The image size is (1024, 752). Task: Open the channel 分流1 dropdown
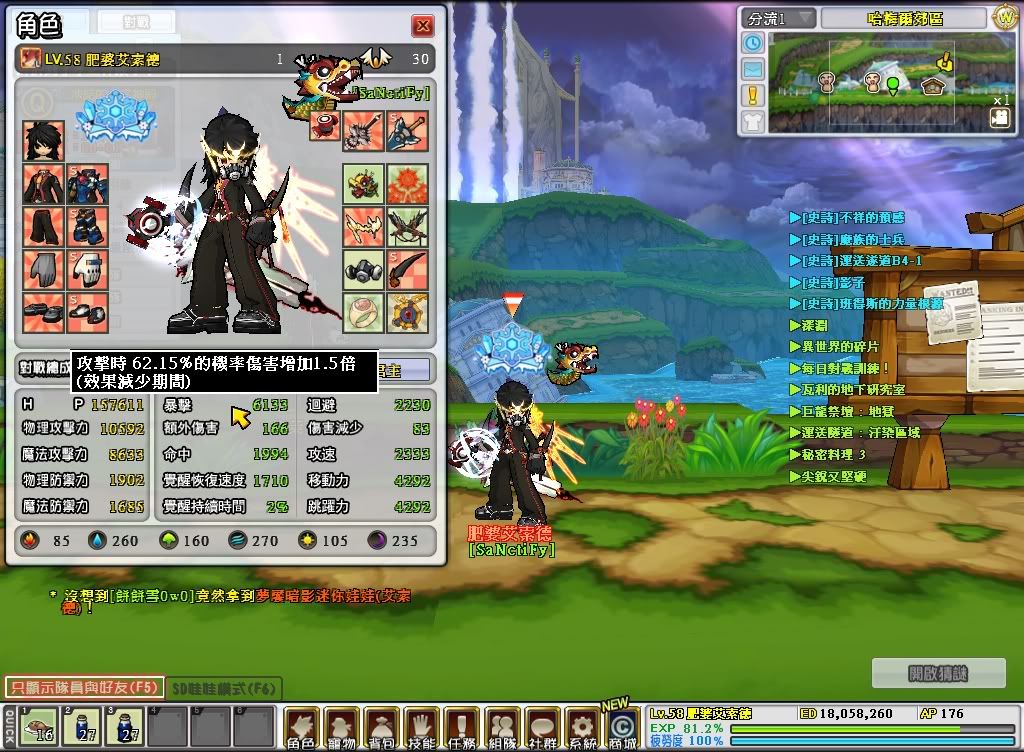click(779, 19)
